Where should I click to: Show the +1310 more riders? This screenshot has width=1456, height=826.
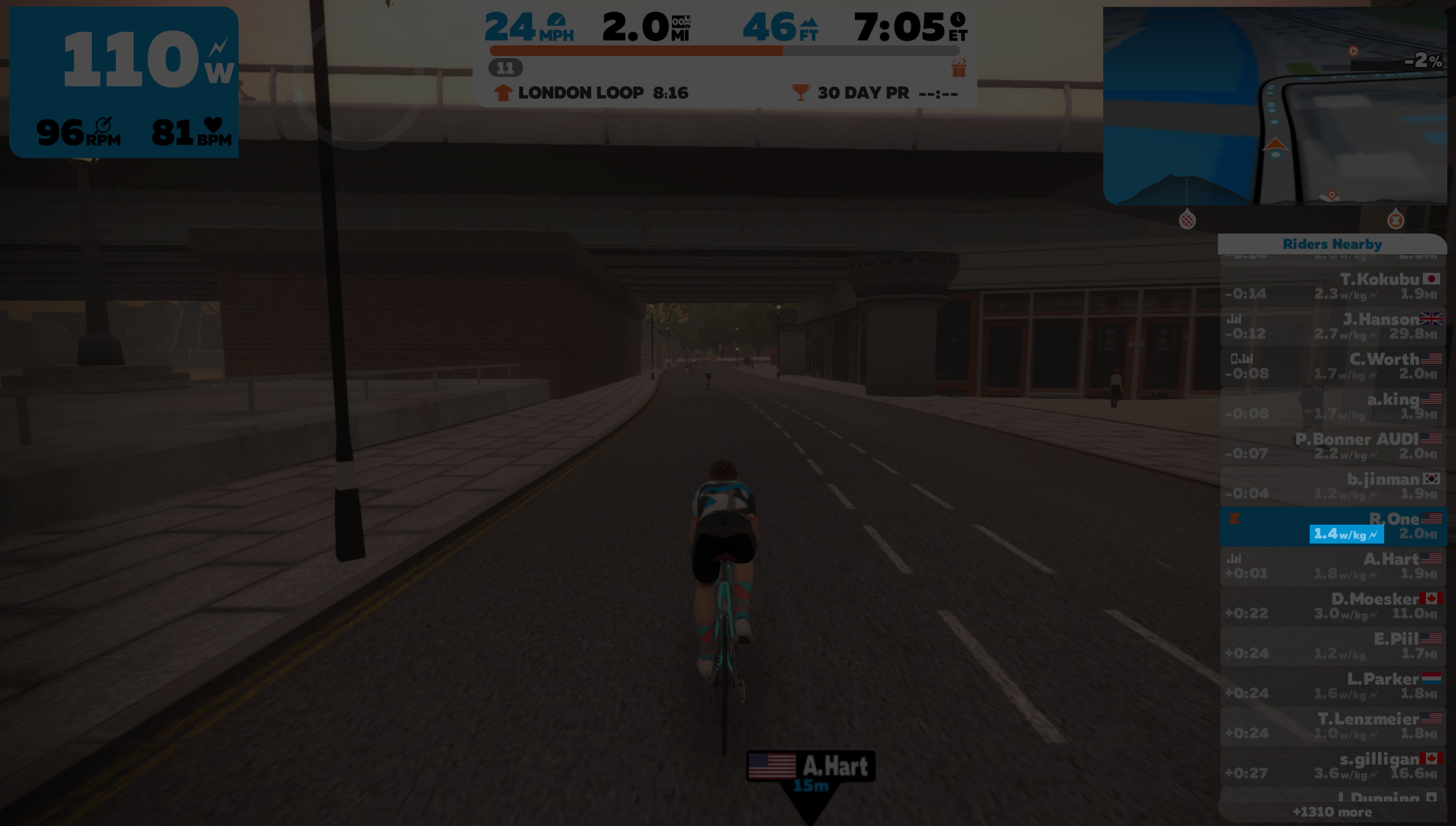click(x=1332, y=812)
